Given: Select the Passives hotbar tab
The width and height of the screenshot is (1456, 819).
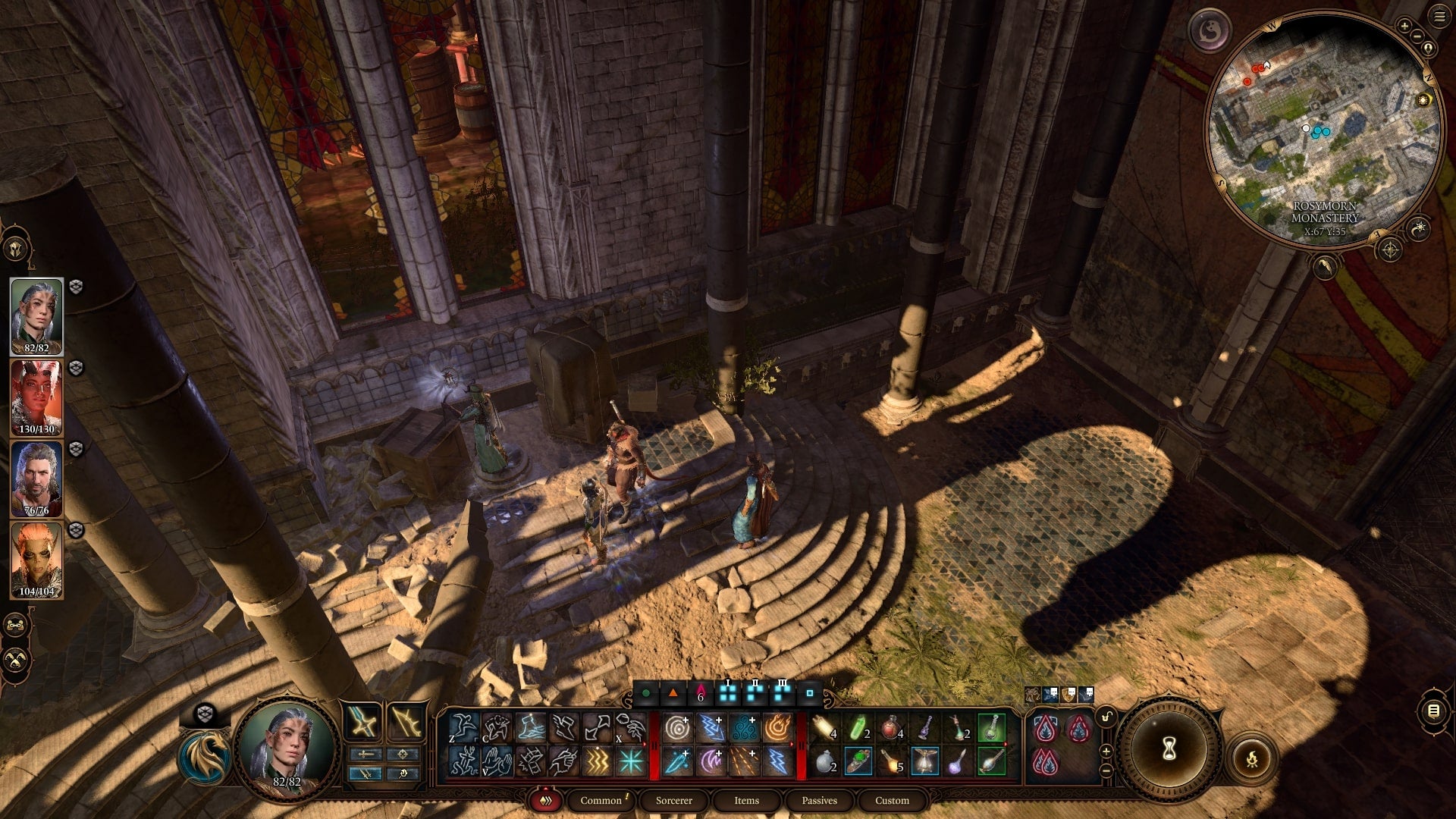Looking at the screenshot, I should click(x=819, y=800).
